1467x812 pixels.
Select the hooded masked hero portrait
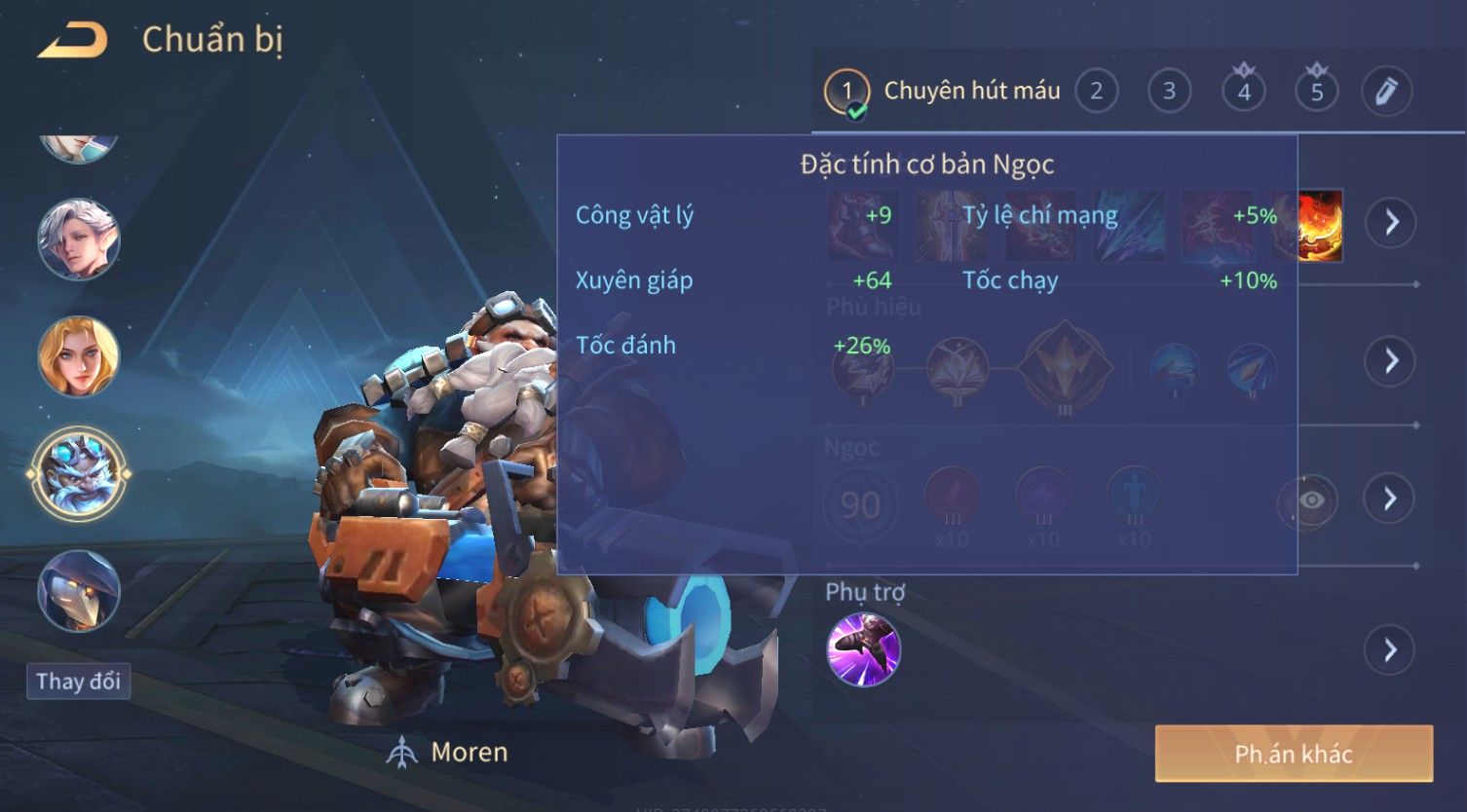79,591
